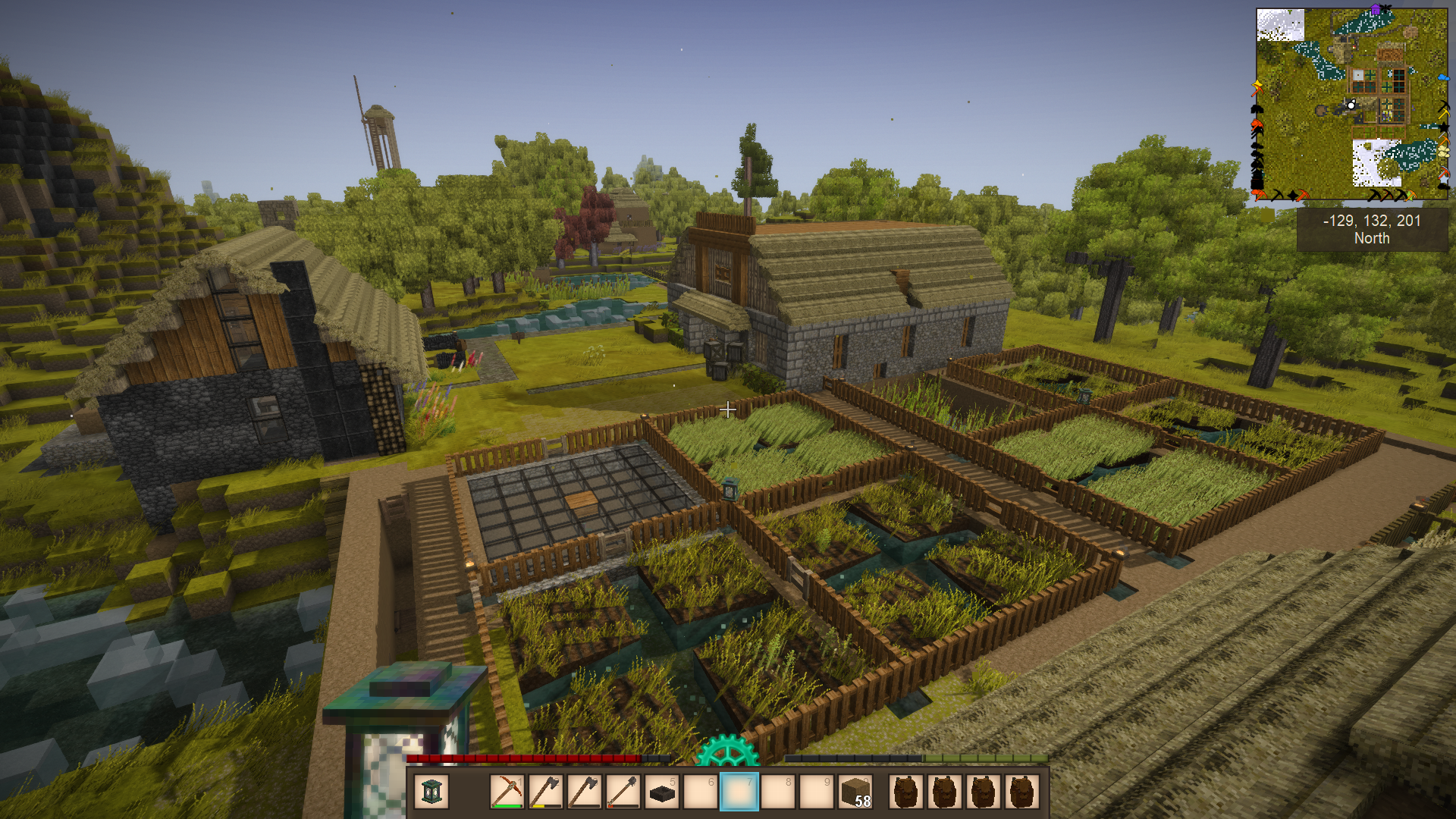Viewport: 1456px width, 819px height.
Task: Select the blue cloud marker on the minimap edge
Action: click(x=1443, y=77)
